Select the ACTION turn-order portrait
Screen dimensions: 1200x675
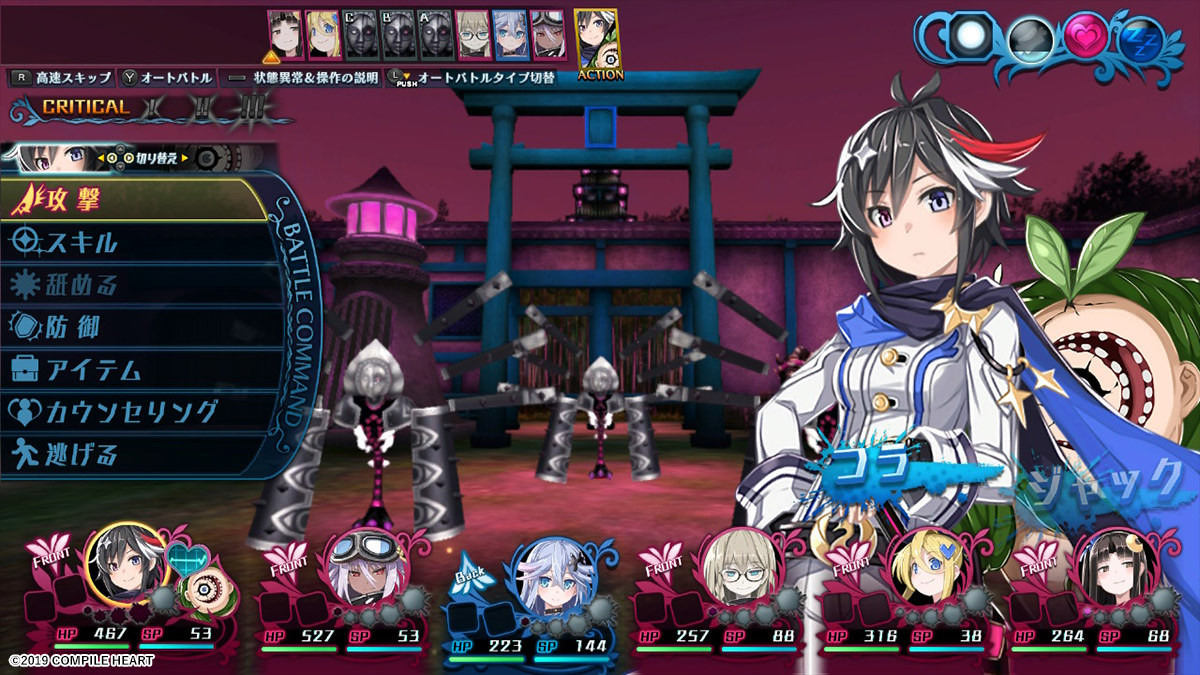(x=596, y=40)
